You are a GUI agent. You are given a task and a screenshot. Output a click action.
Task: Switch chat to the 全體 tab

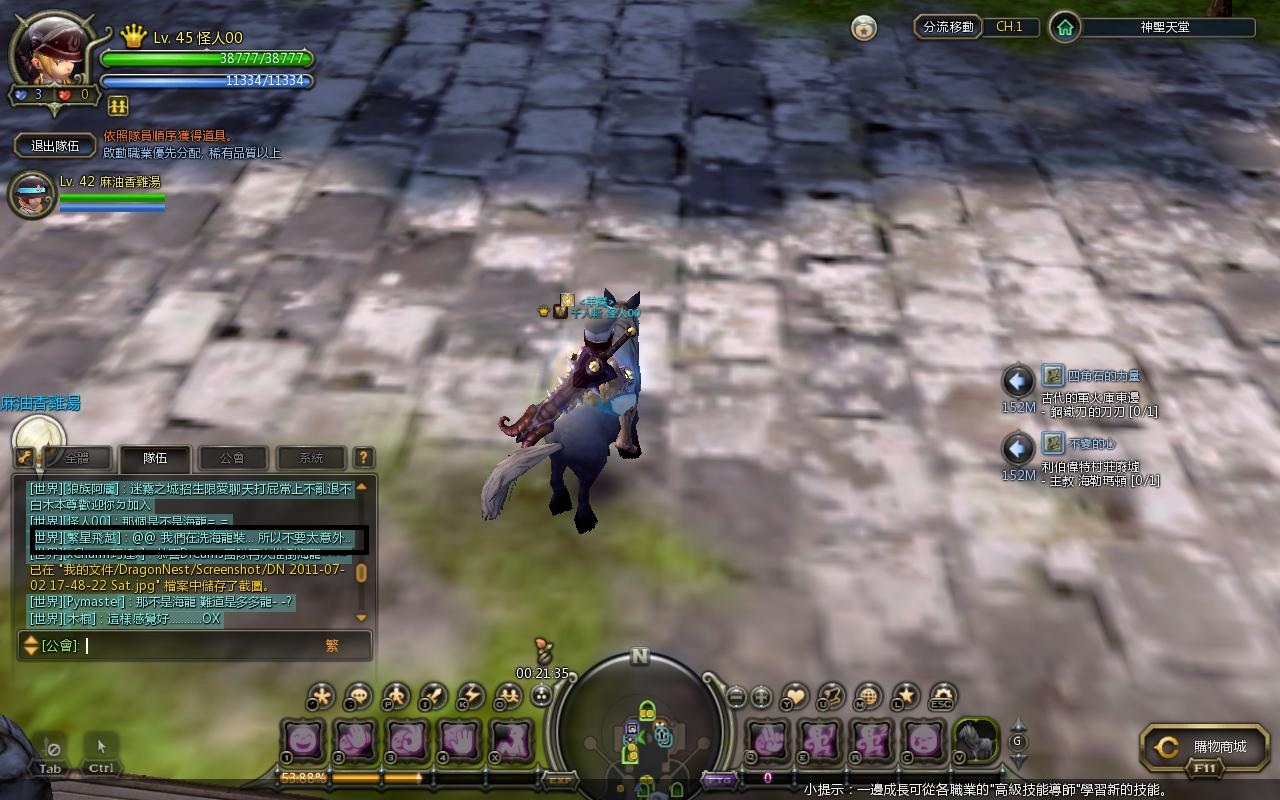77,458
